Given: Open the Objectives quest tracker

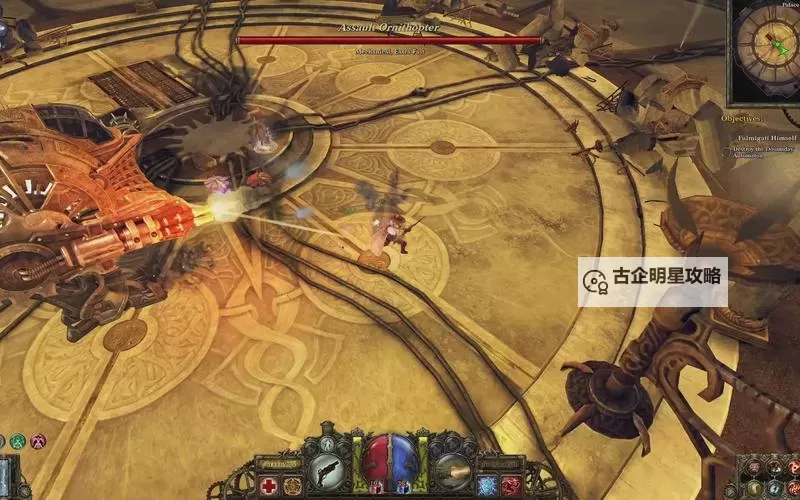Looking at the screenshot, I should pos(742,118).
